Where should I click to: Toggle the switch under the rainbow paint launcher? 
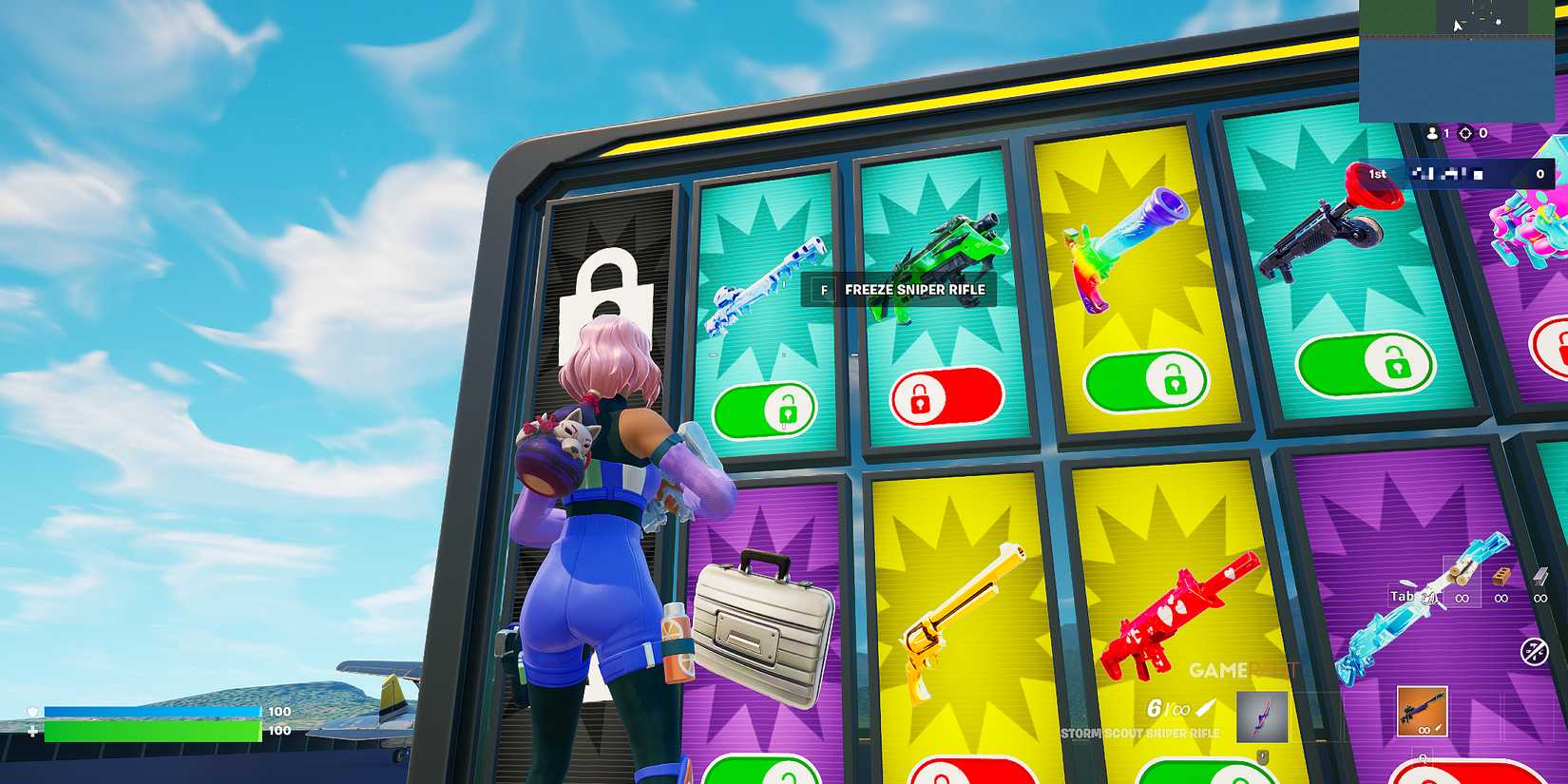[x=1147, y=380]
